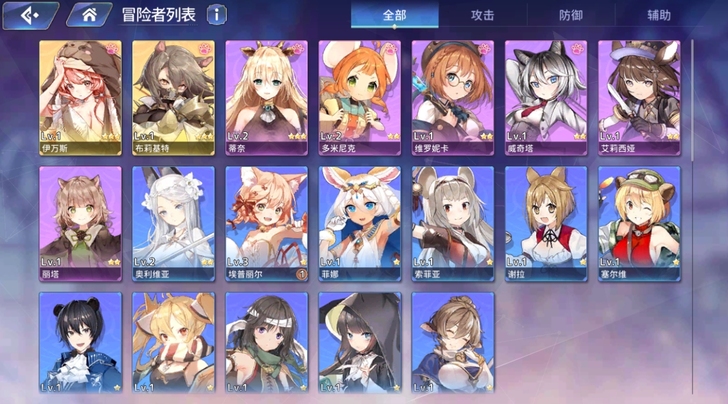Filter adventurers by 防御 tab
The width and height of the screenshot is (728, 404).
point(571,15)
